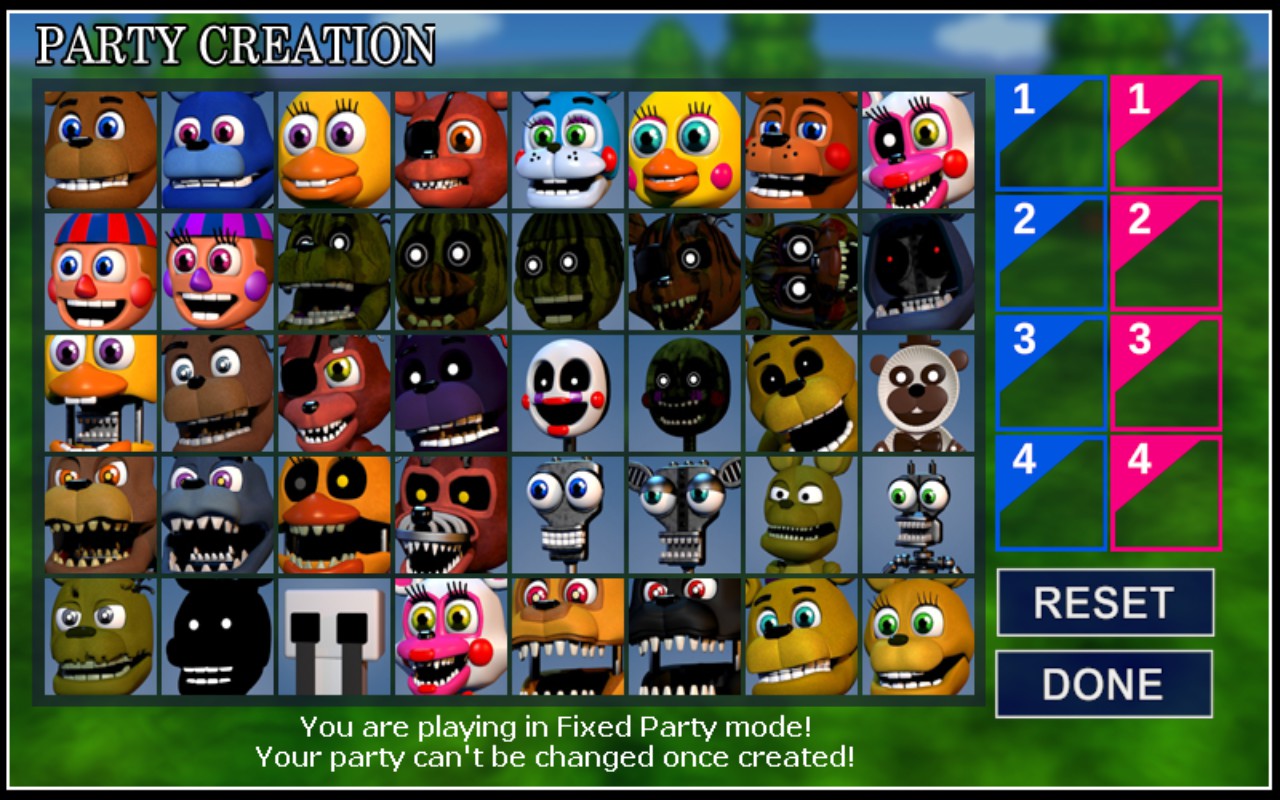Select Bonnie, the blue rabbit in the top row

pyautogui.click(x=216, y=145)
